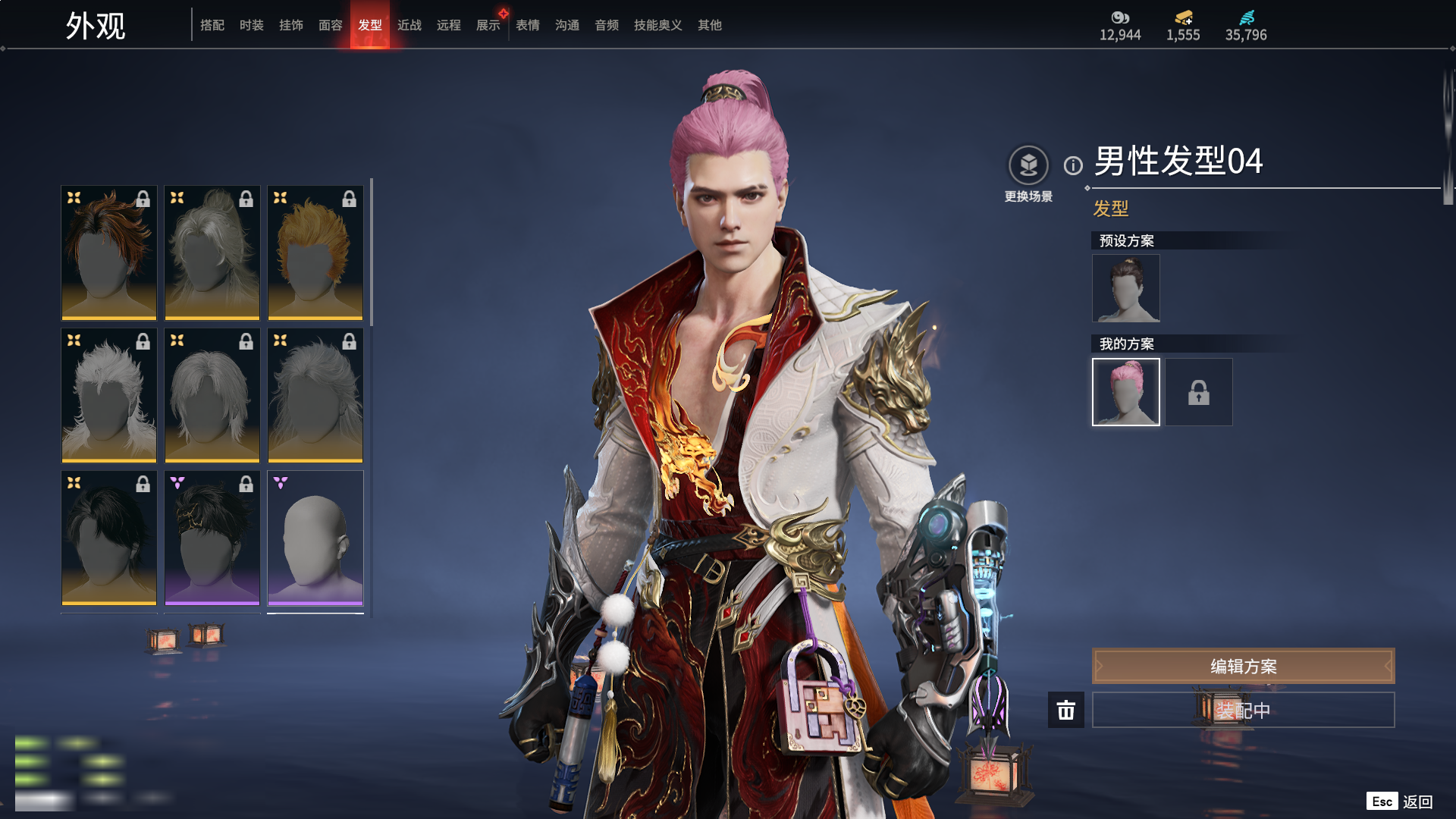This screenshot has height=819, width=1456.
Task: Select the bald head hairstyle tile
Action: [315, 538]
